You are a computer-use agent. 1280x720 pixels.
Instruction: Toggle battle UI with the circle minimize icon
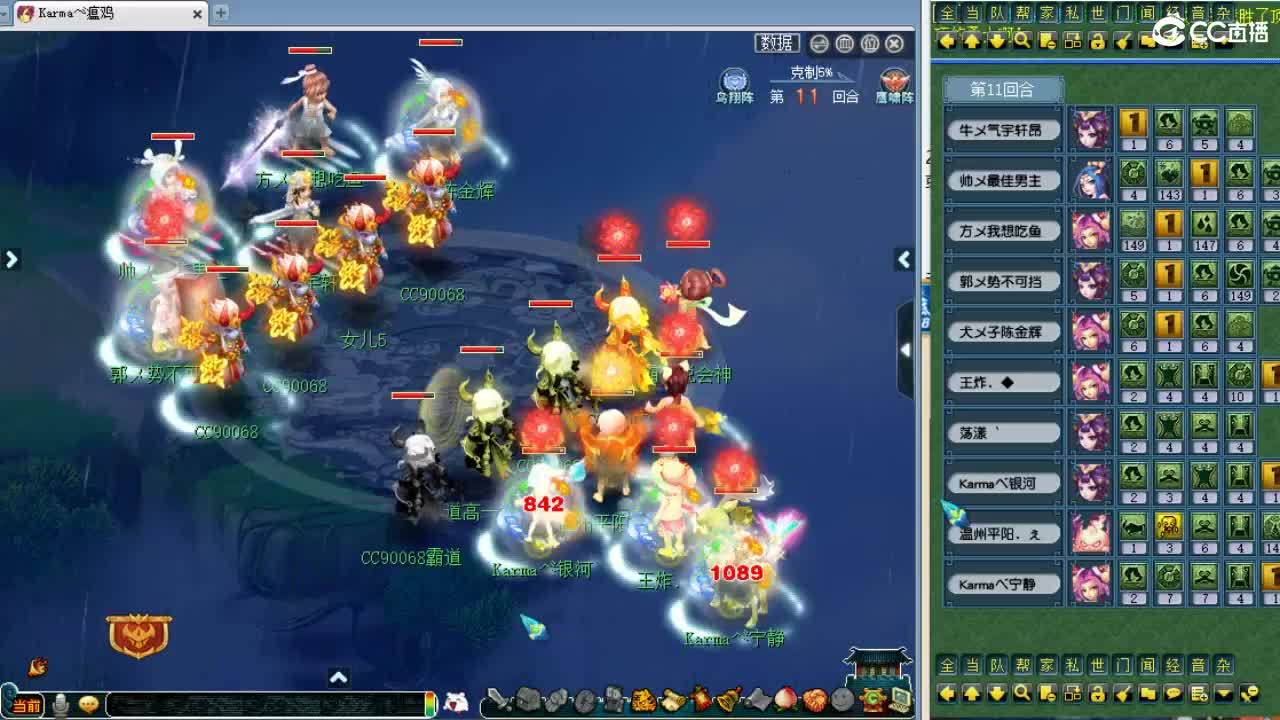(x=819, y=43)
